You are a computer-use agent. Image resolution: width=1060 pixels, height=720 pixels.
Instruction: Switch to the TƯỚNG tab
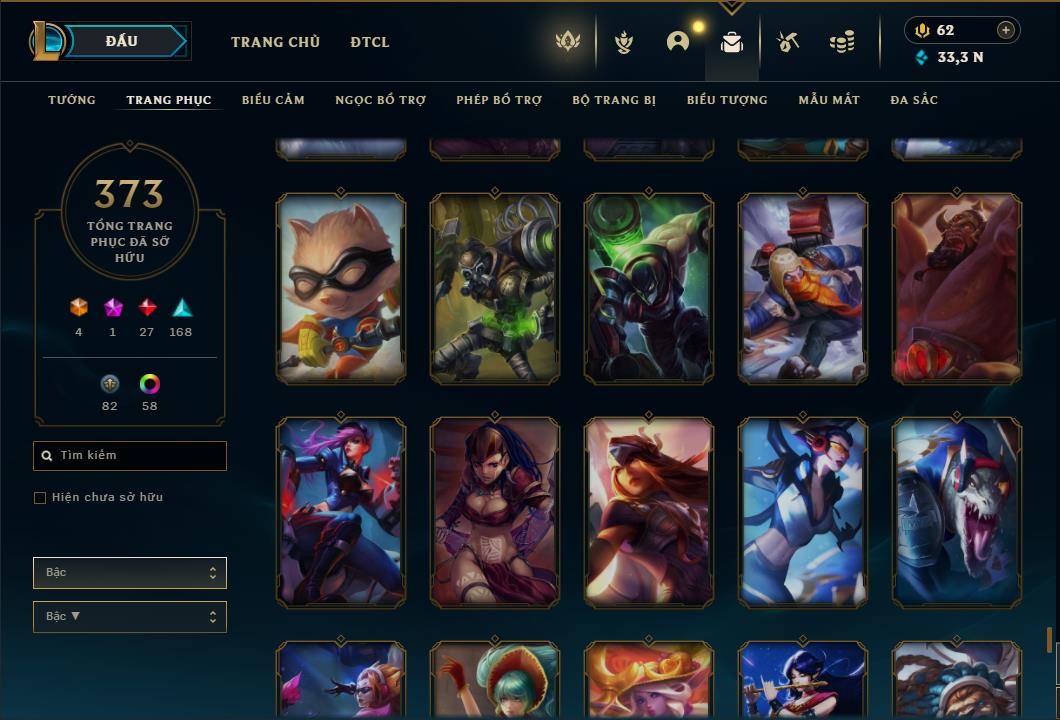[72, 100]
